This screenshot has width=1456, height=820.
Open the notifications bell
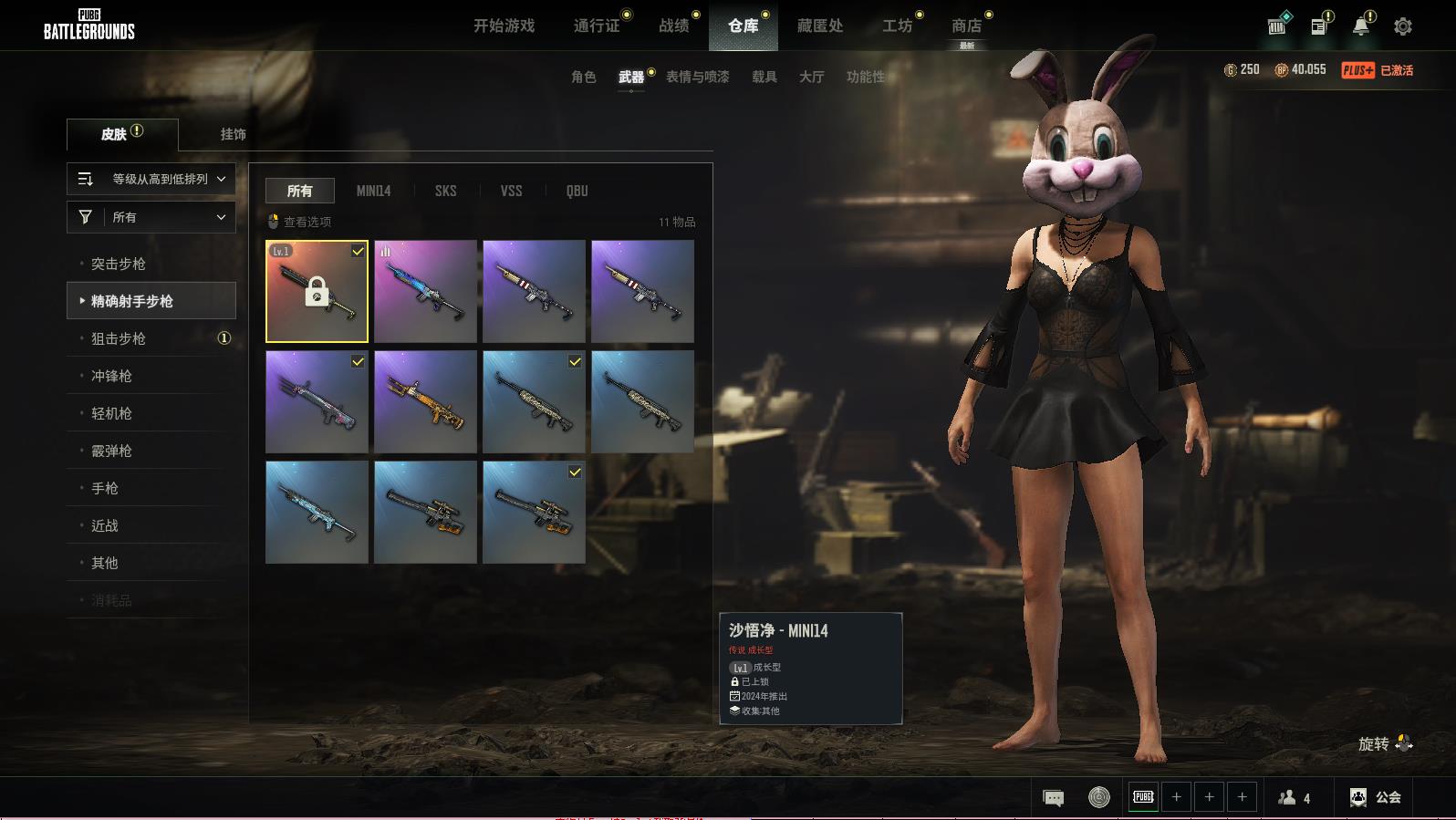point(1360,26)
